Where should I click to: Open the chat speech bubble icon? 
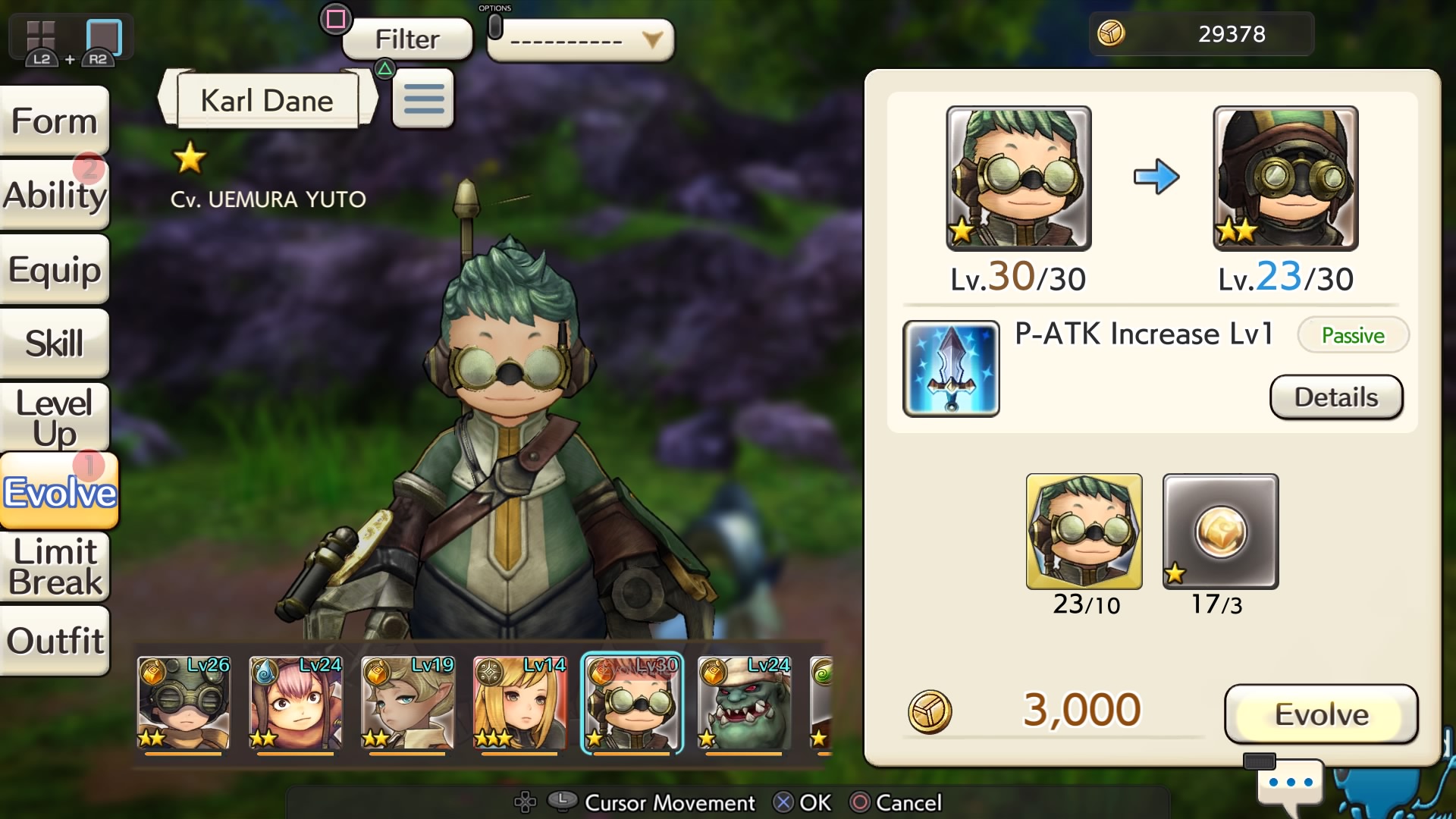click(1290, 783)
